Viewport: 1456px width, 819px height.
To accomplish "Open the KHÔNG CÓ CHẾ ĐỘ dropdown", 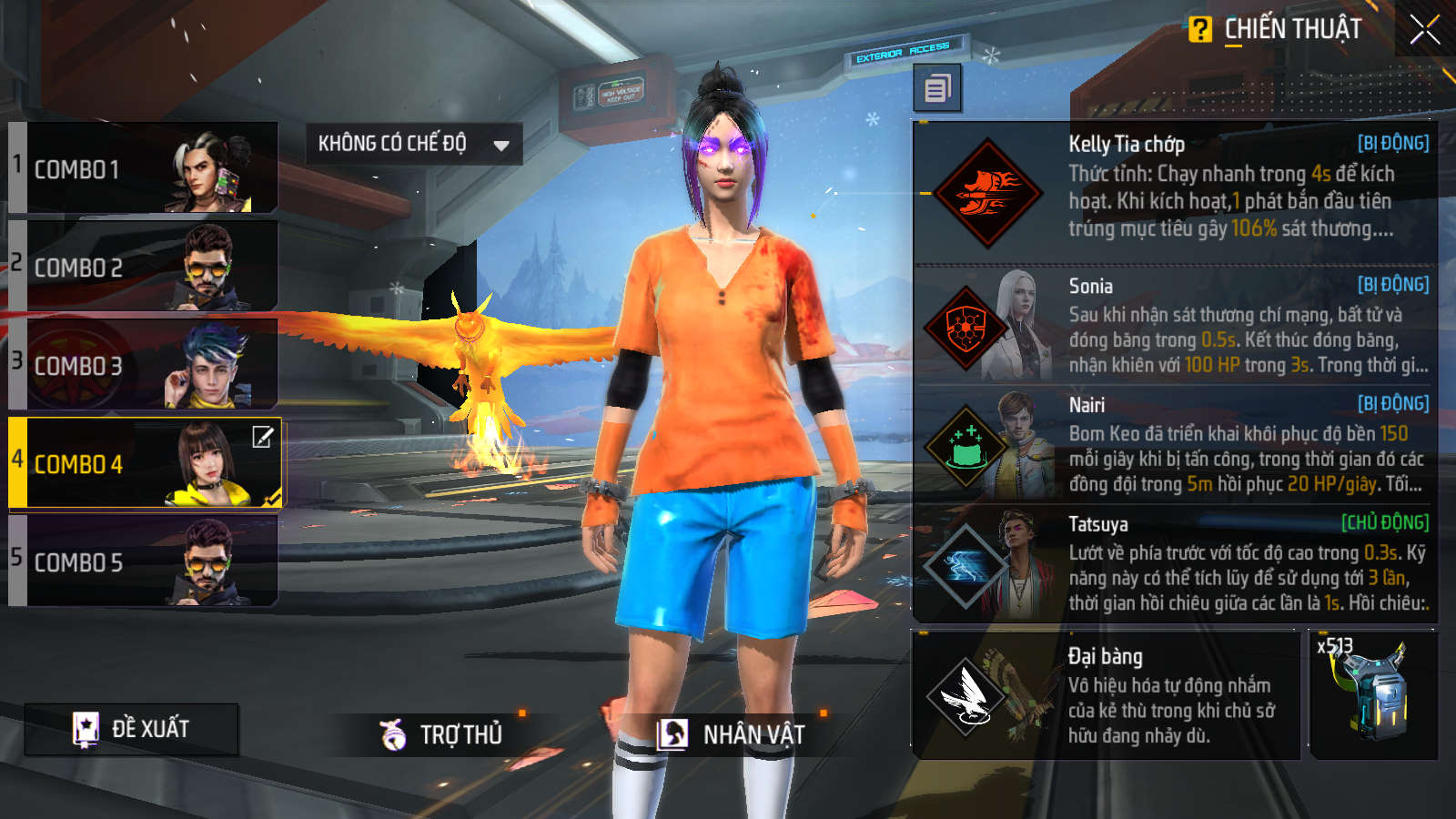I will 413,144.
